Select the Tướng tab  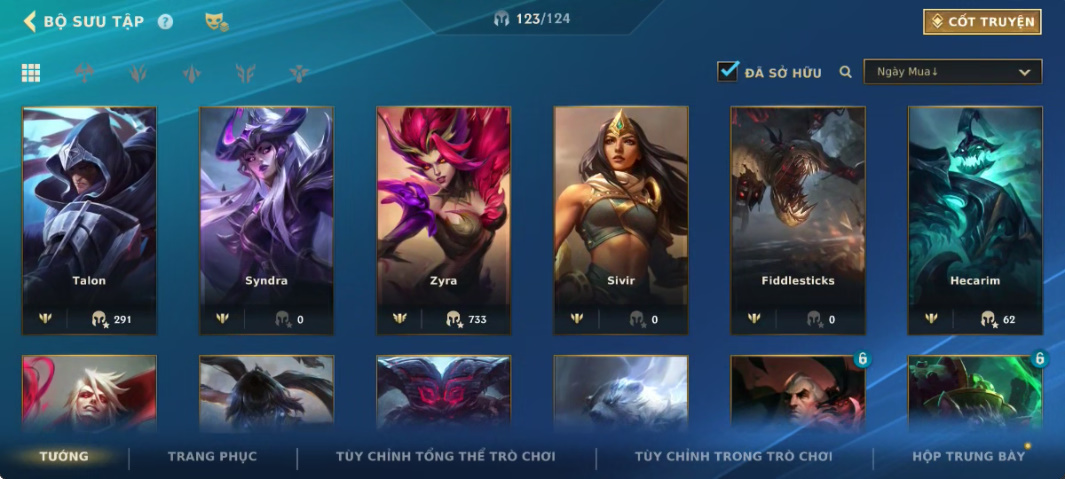[x=64, y=457]
